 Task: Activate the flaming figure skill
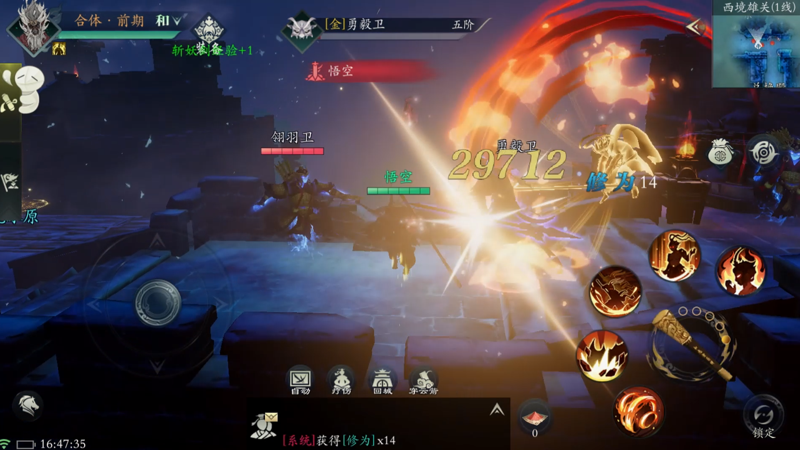click(x=739, y=270)
